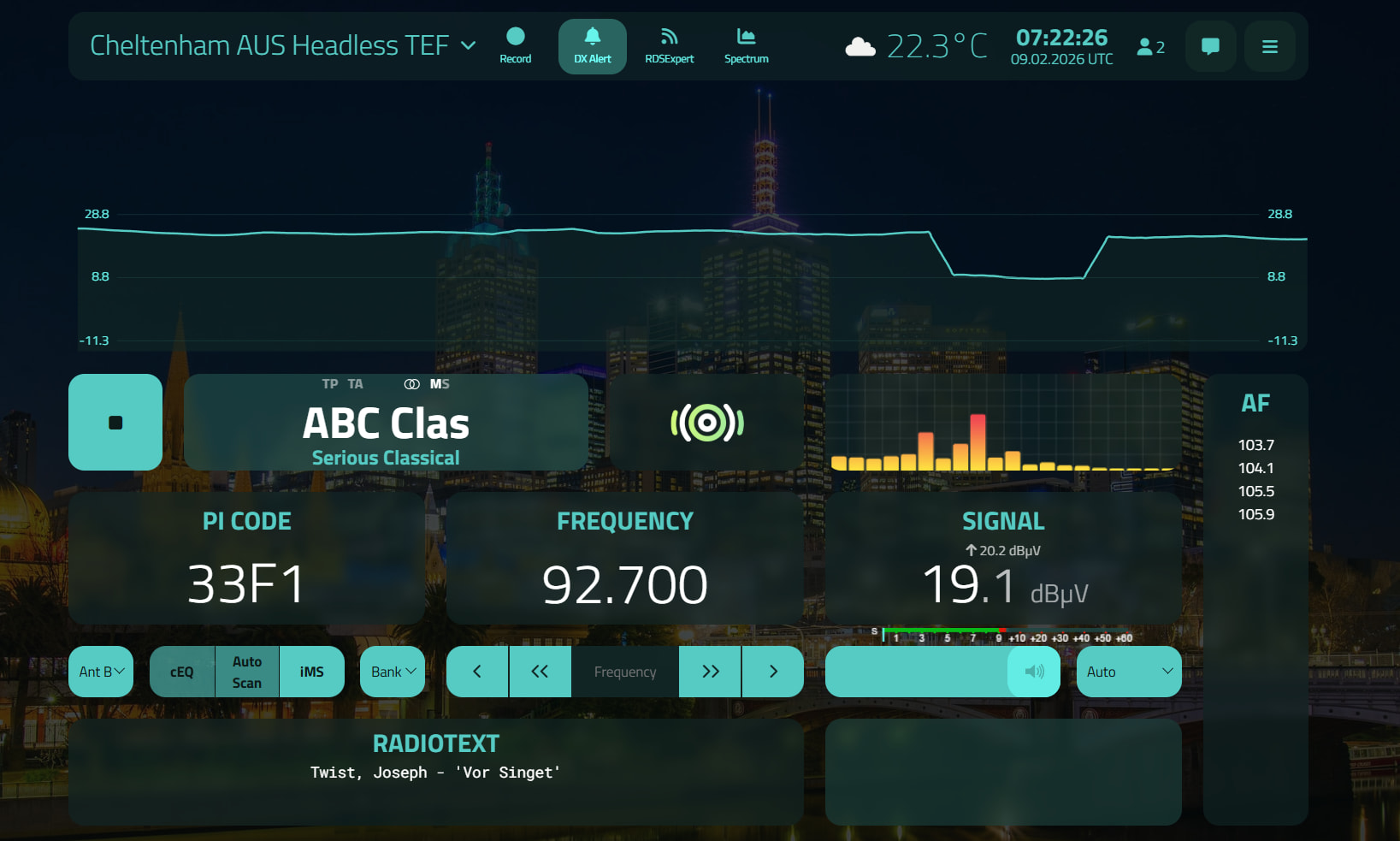Start recording with the Record button
Image resolution: width=1400 pixels, height=841 pixels.
tap(516, 45)
